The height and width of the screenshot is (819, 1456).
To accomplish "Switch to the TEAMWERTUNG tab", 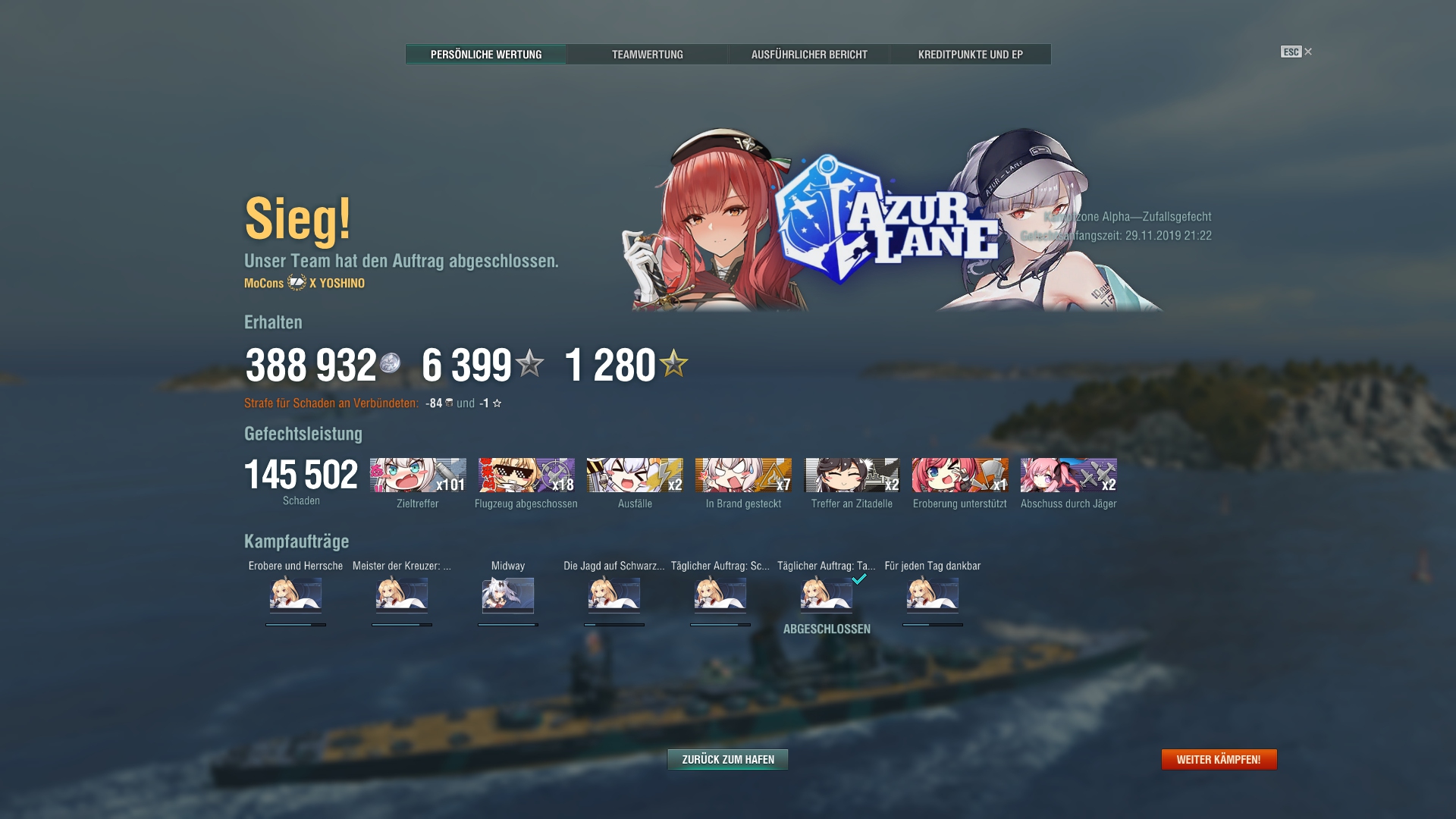I will [x=648, y=54].
